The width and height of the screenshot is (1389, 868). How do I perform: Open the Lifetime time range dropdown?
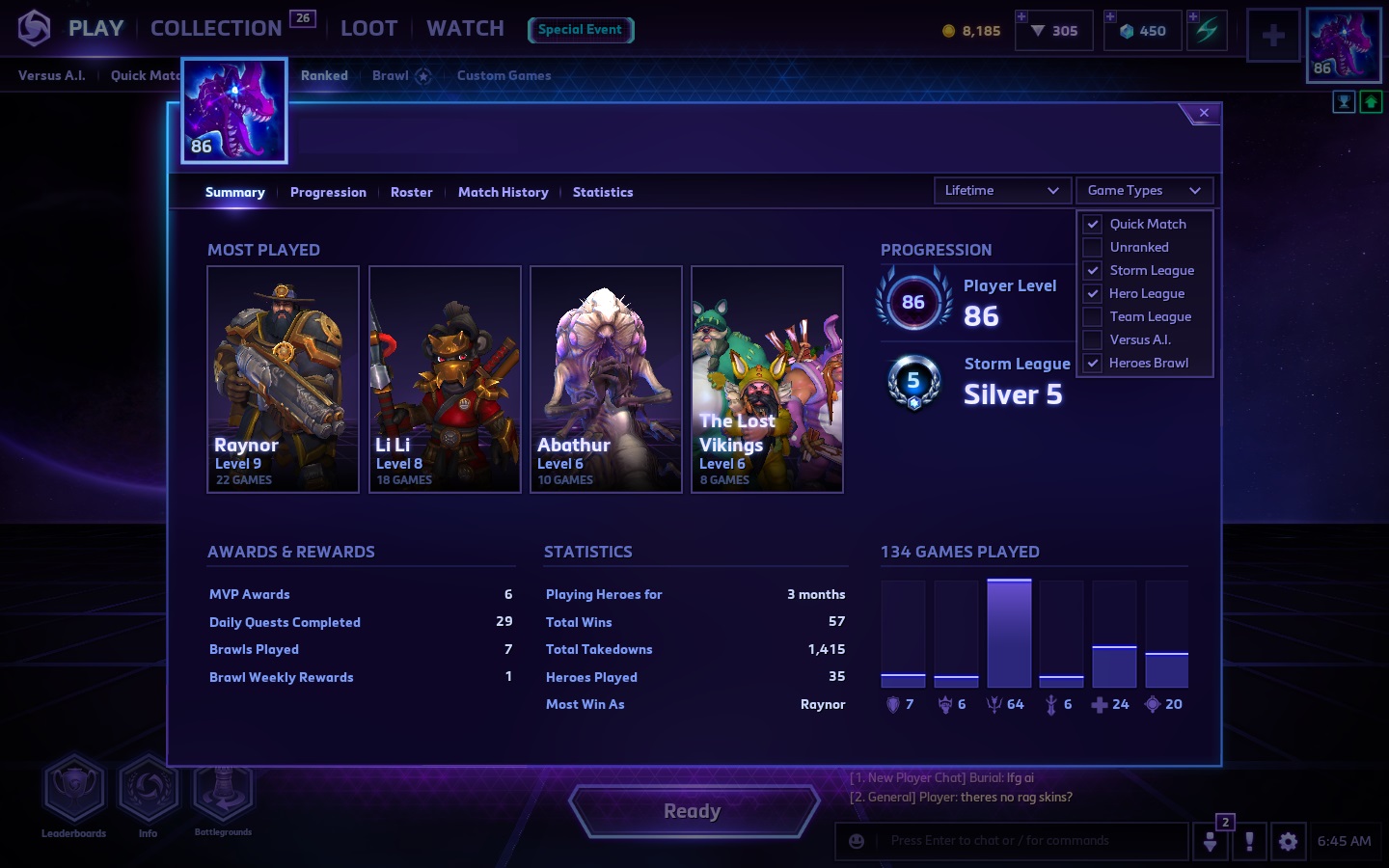click(1001, 191)
